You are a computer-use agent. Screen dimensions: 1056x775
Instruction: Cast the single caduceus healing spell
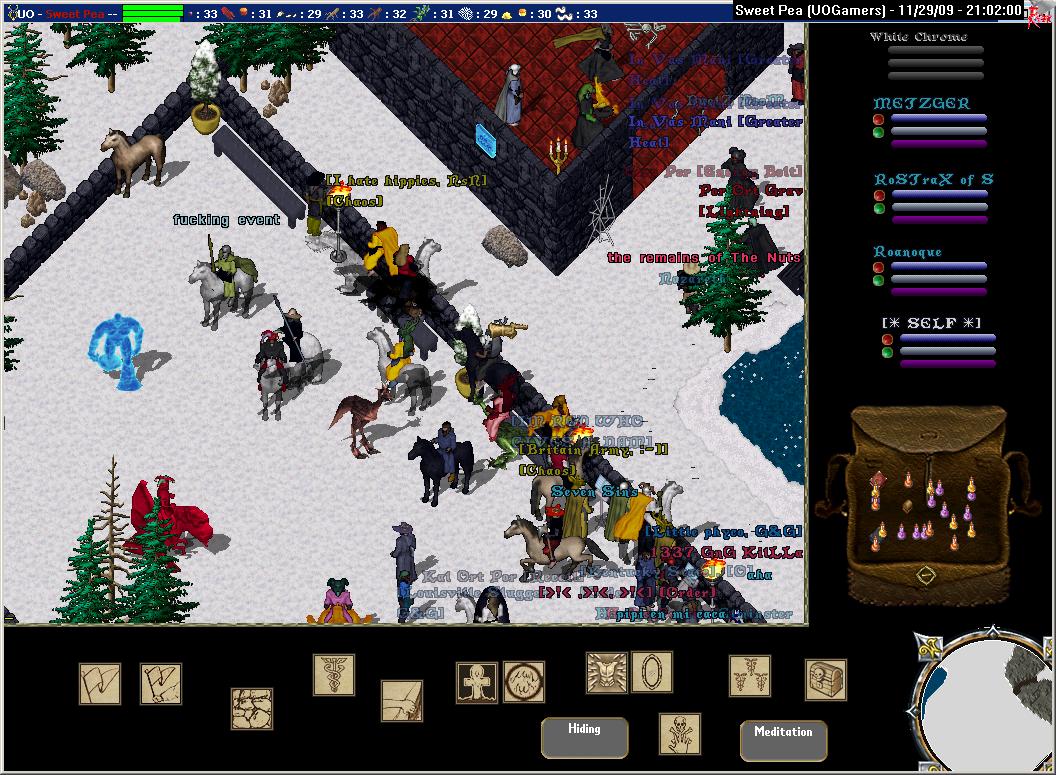point(334,675)
